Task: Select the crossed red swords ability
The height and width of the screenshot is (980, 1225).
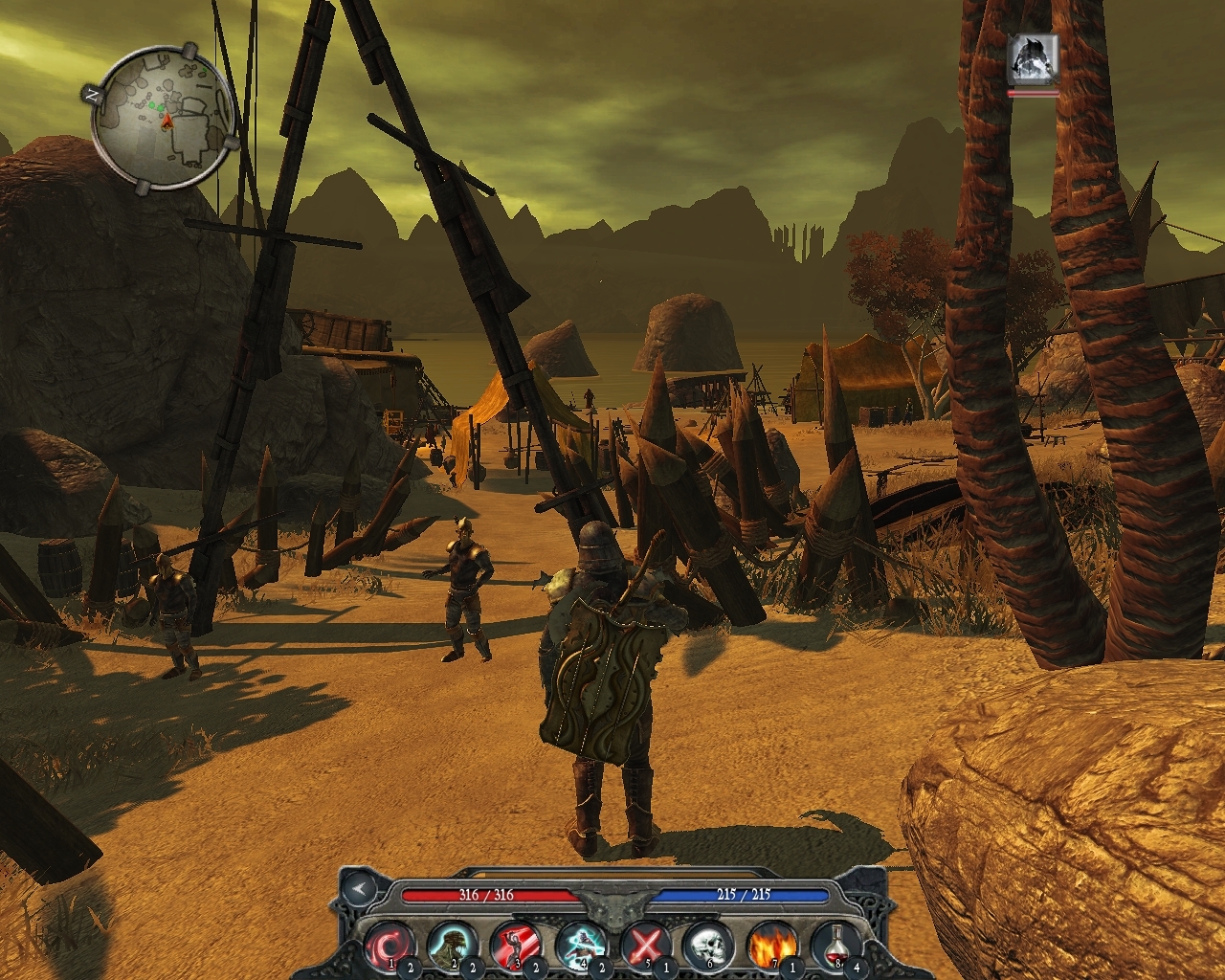Action: 643,946
